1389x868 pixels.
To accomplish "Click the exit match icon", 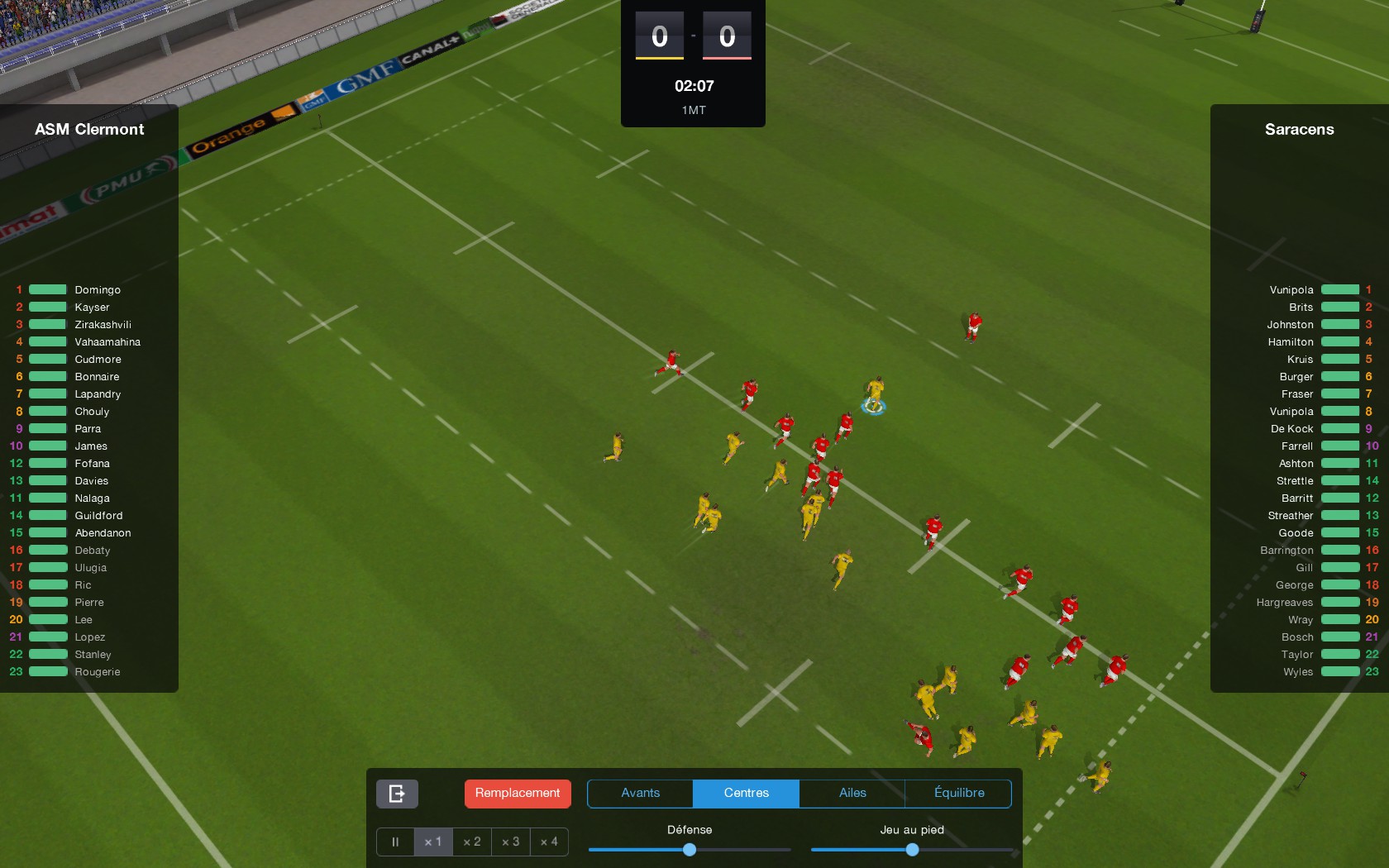I will [396, 793].
